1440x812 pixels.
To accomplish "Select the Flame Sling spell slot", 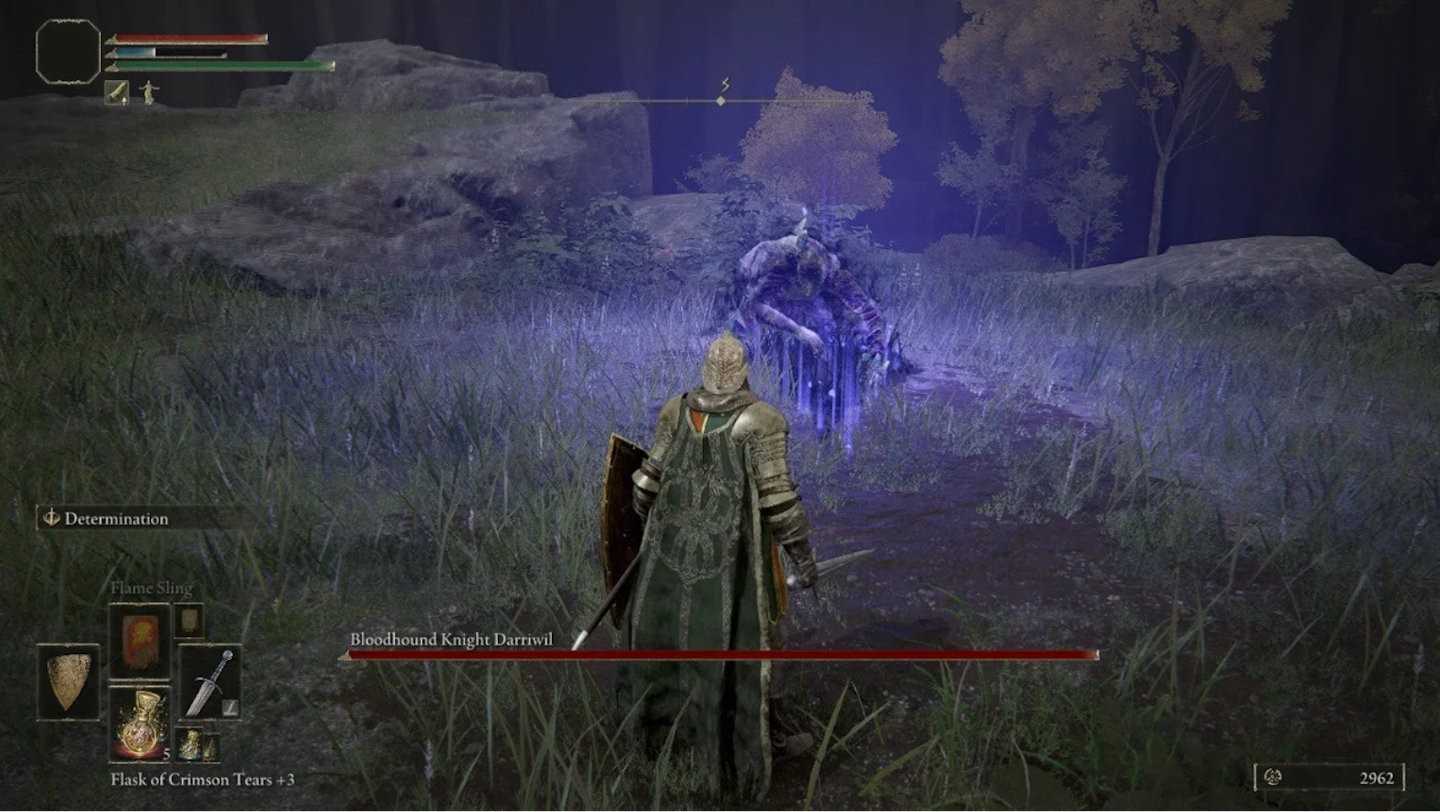I will tap(139, 641).
